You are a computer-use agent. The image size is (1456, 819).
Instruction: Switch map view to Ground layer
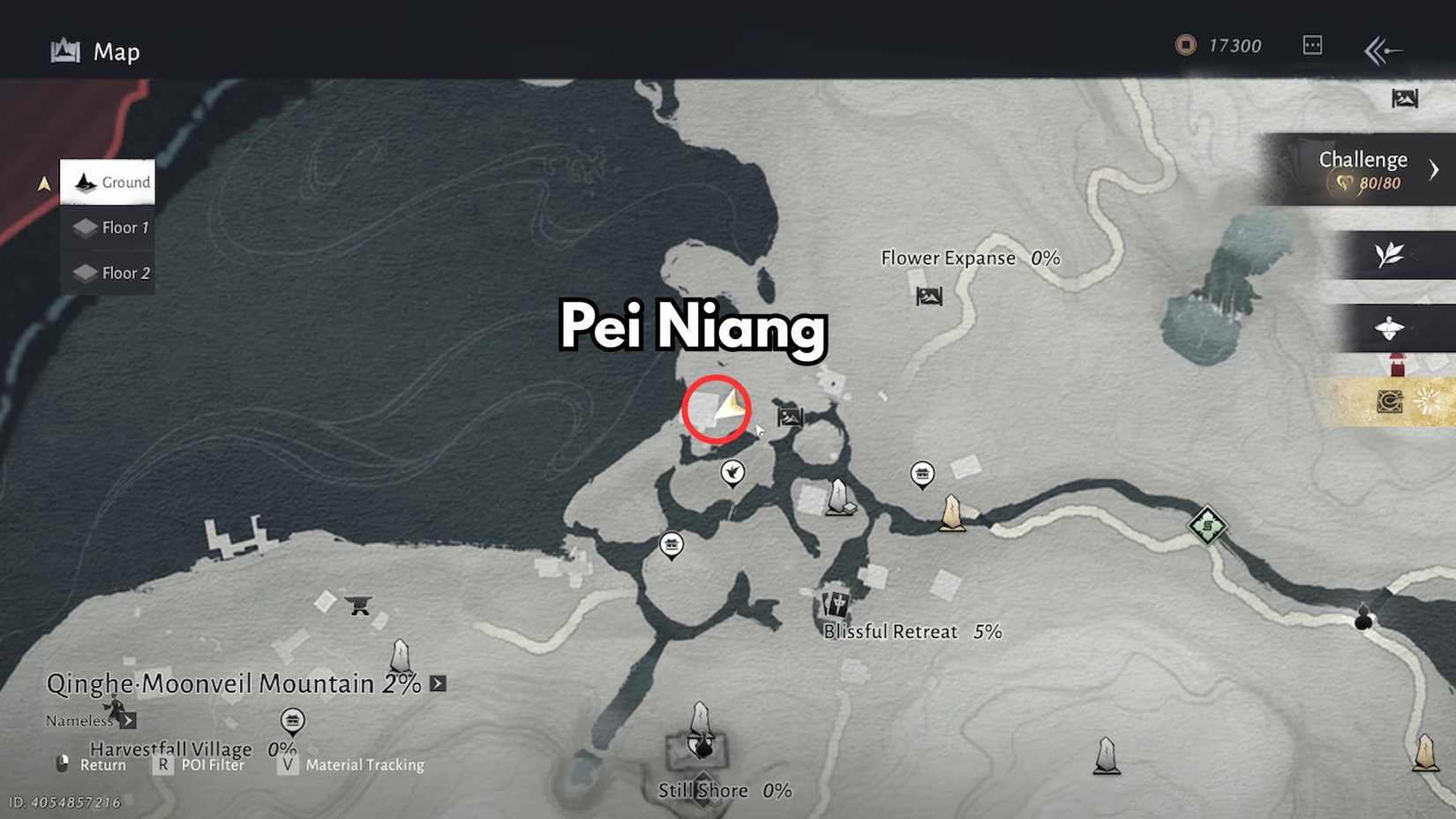(108, 182)
